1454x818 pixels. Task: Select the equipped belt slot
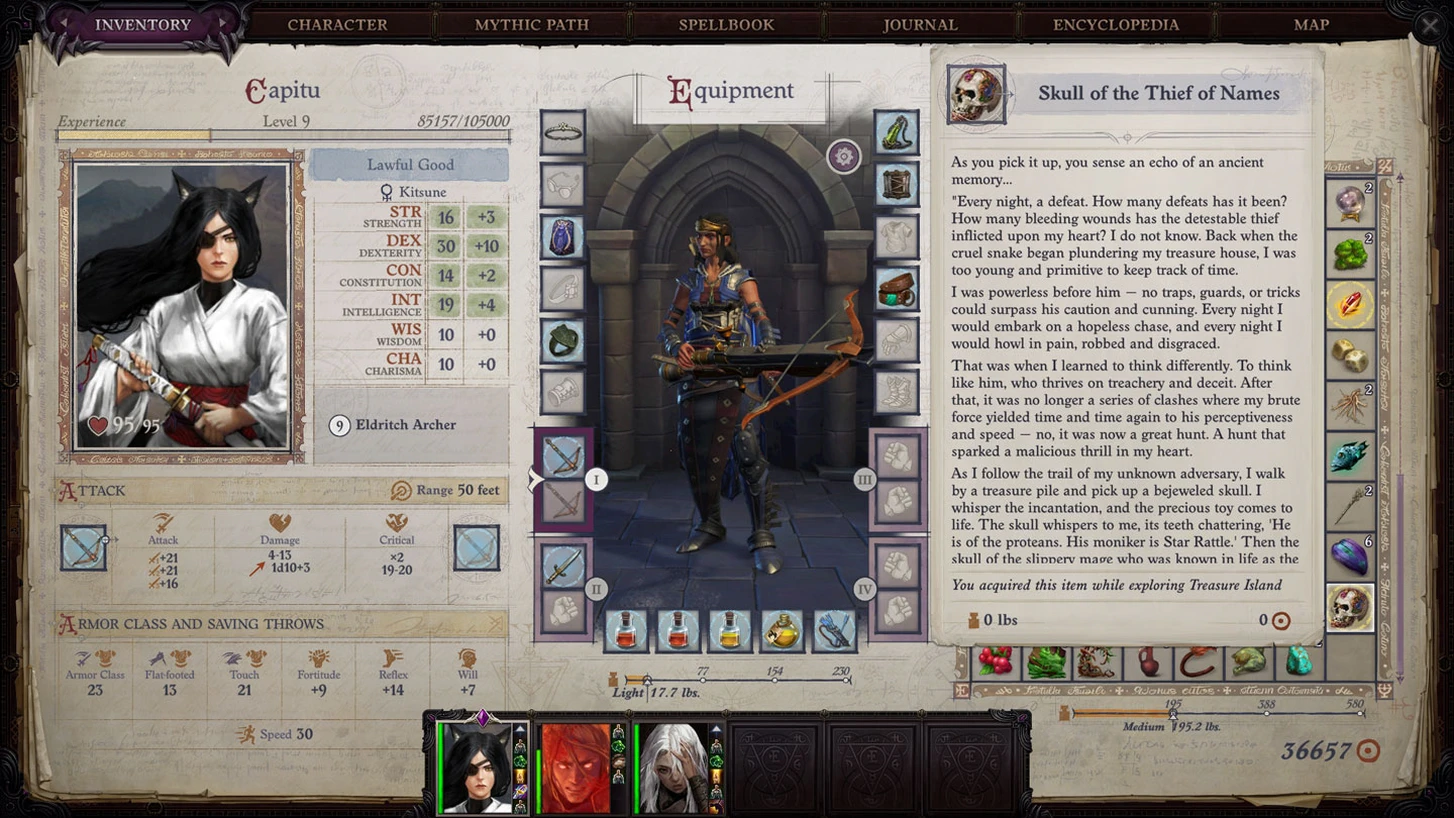(x=896, y=290)
